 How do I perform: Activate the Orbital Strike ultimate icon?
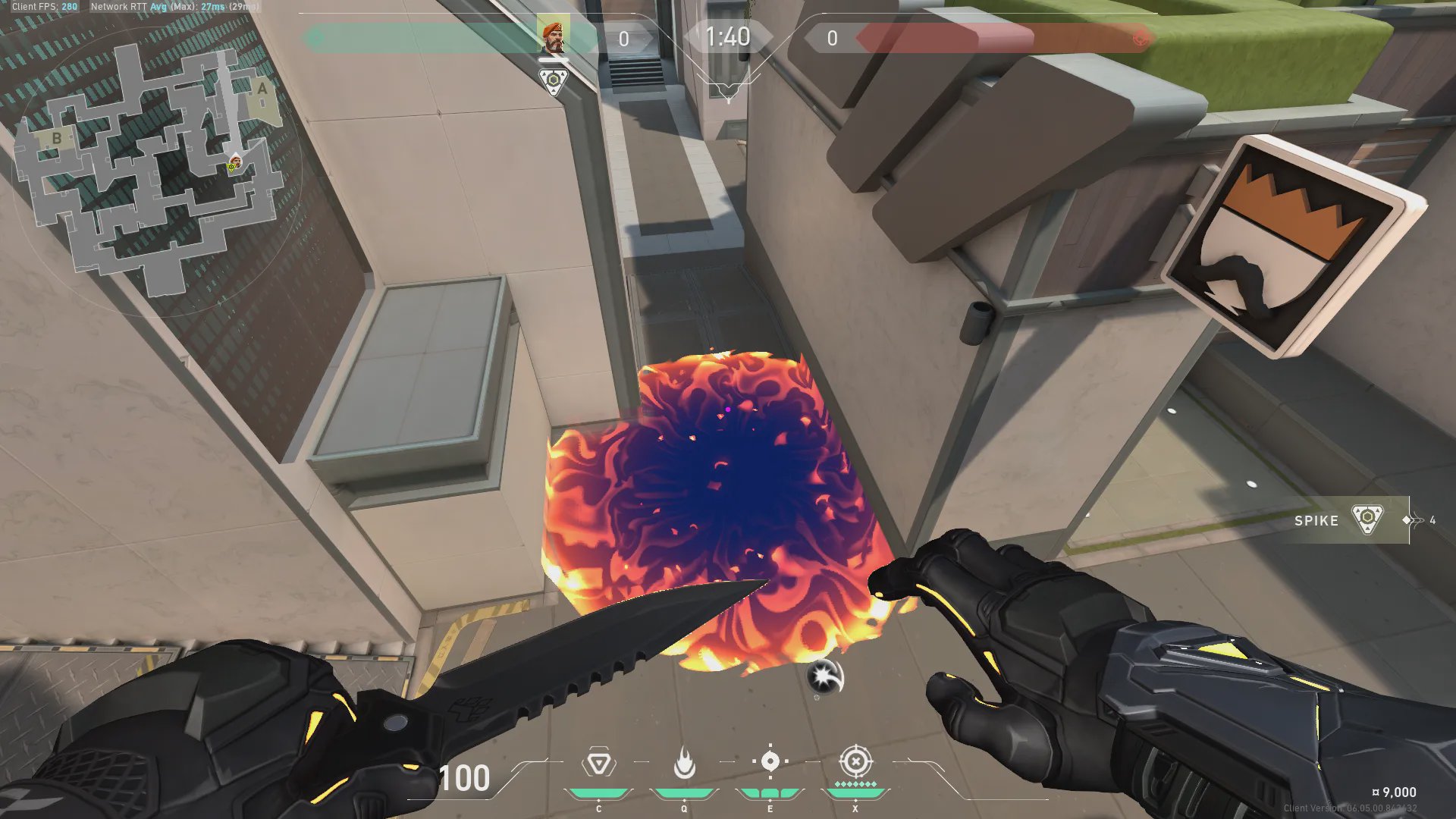[855, 761]
